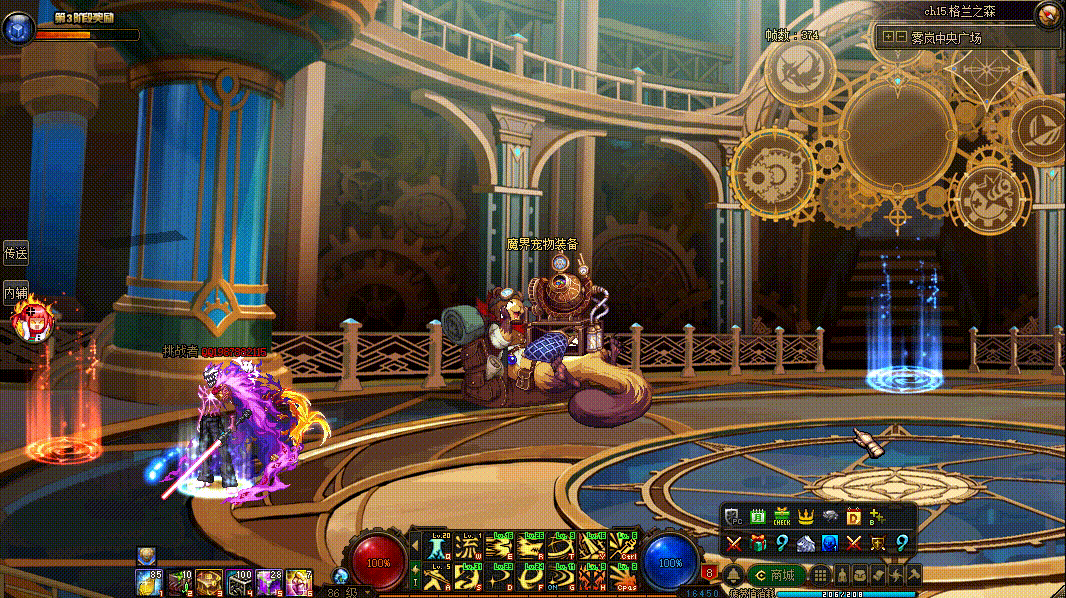Open the red-ribbon gift box icon
The width and height of the screenshot is (1066, 598).
pyautogui.click(x=757, y=543)
